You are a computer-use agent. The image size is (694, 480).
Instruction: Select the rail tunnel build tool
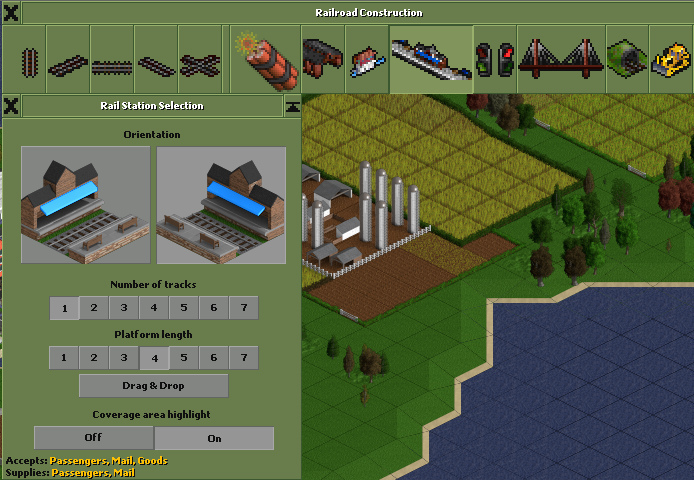coord(625,60)
